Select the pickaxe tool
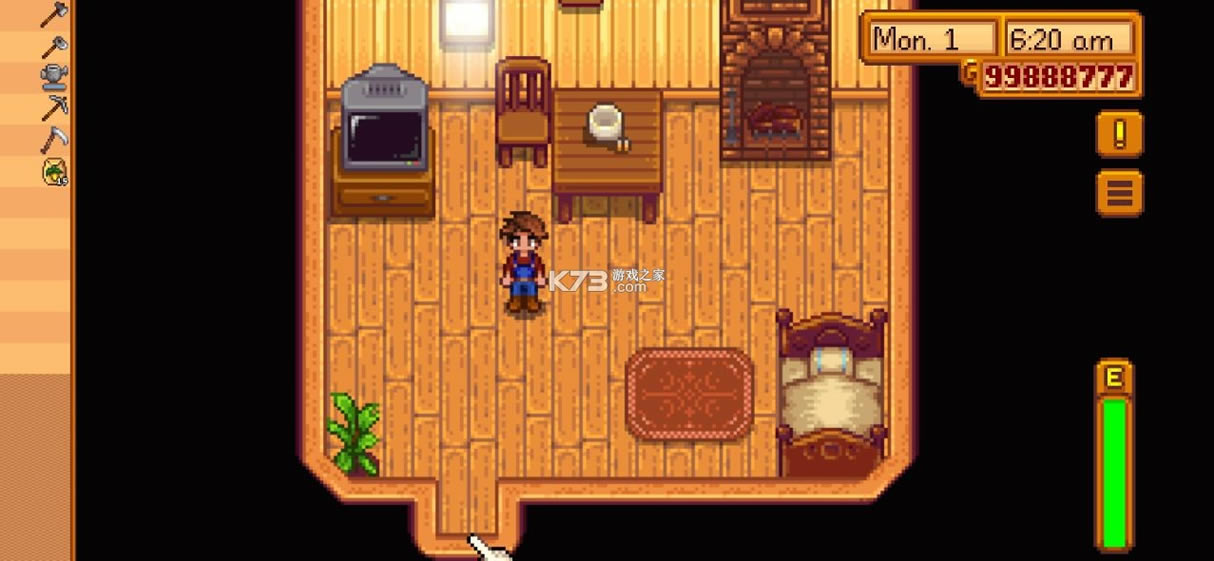 (x=54, y=108)
